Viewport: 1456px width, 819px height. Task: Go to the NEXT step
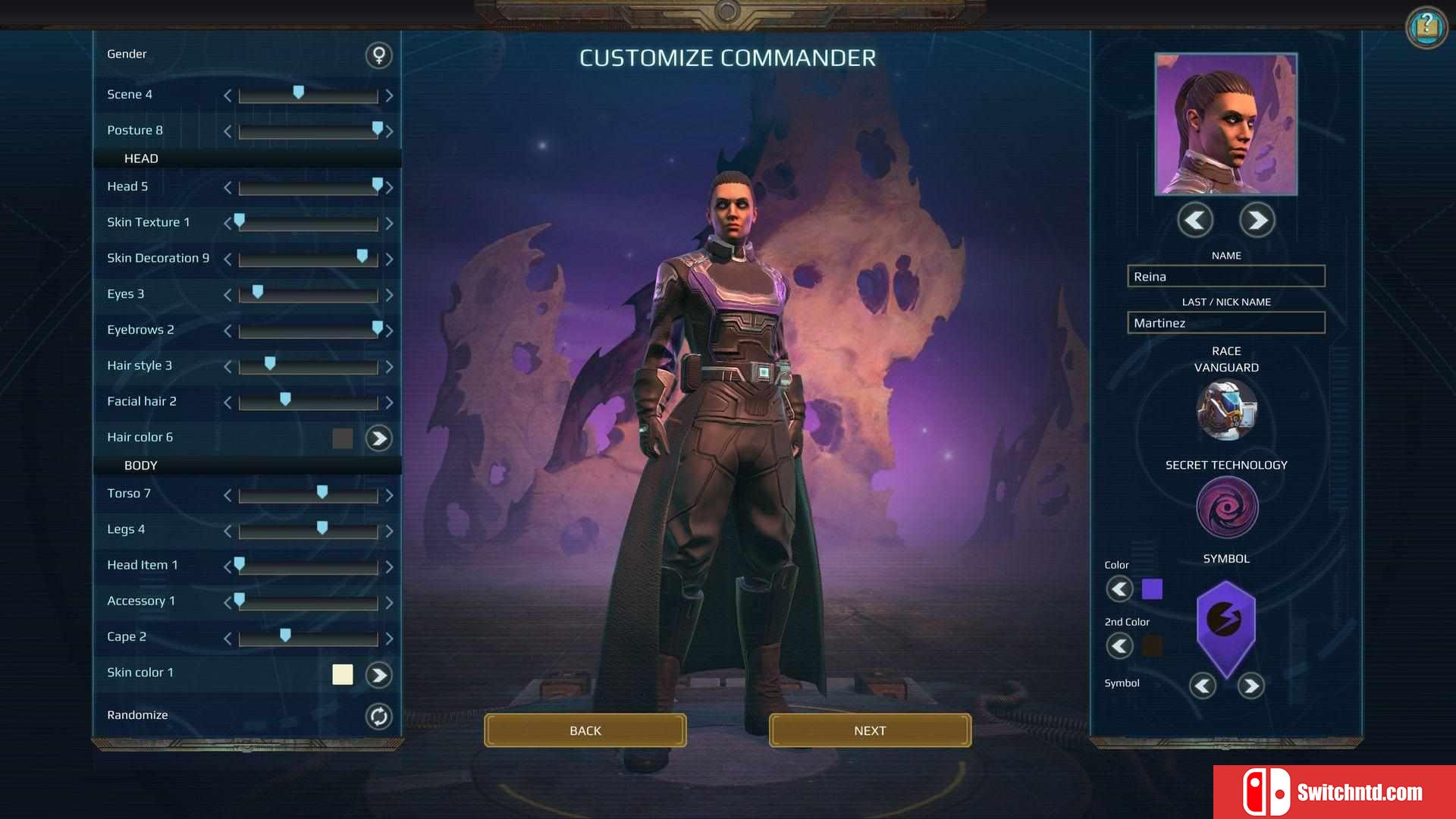[870, 730]
